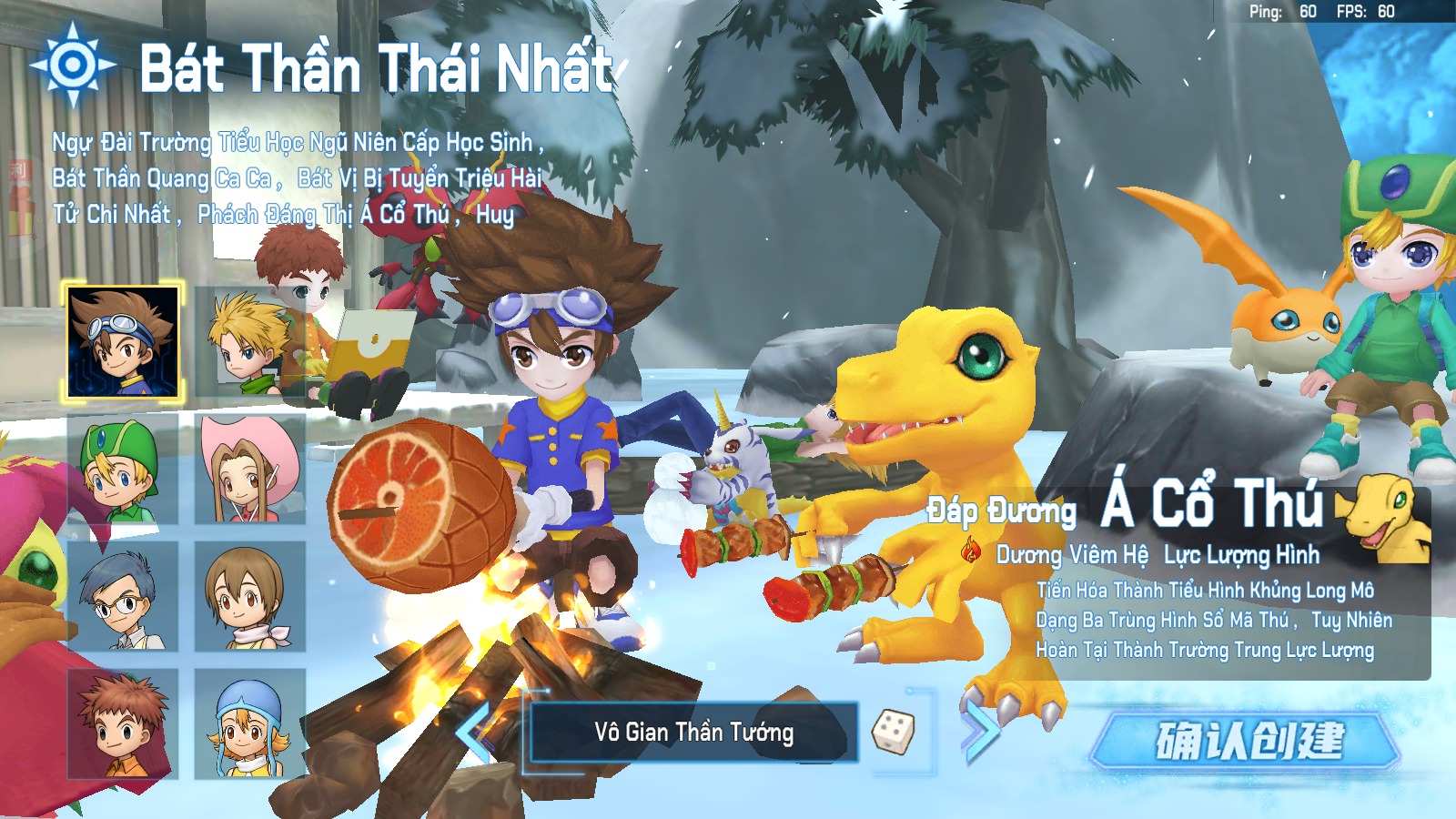Pick the red-haired boy portrait
Viewport: 1456px width, 819px height.
(123, 724)
